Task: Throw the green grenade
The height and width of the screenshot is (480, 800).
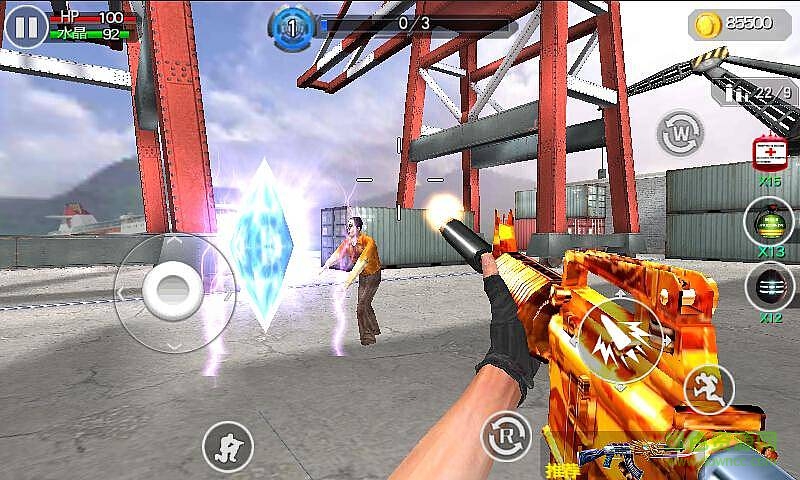Action: point(769,222)
